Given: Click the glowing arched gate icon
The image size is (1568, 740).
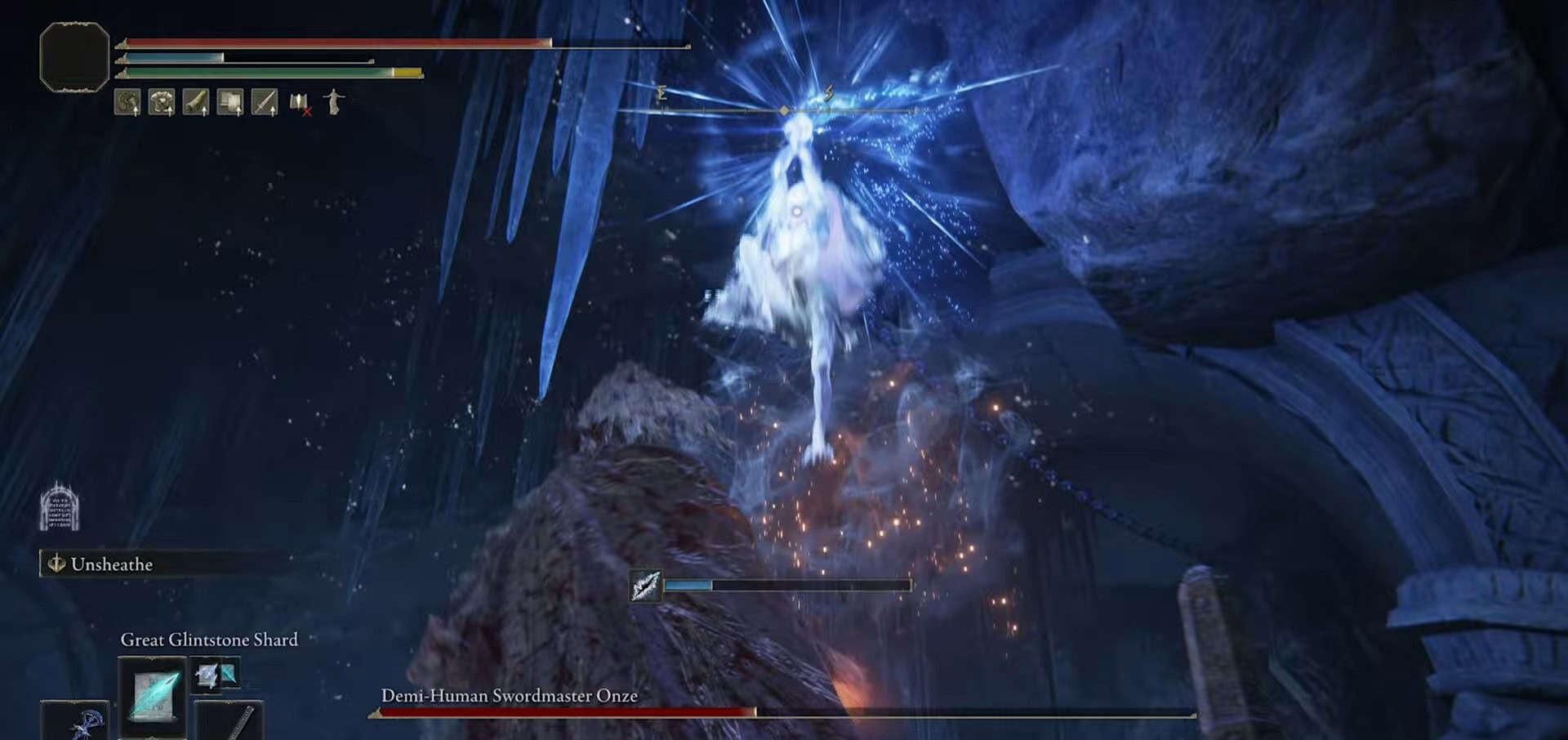Looking at the screenshot, I should (x=60, y=506).
